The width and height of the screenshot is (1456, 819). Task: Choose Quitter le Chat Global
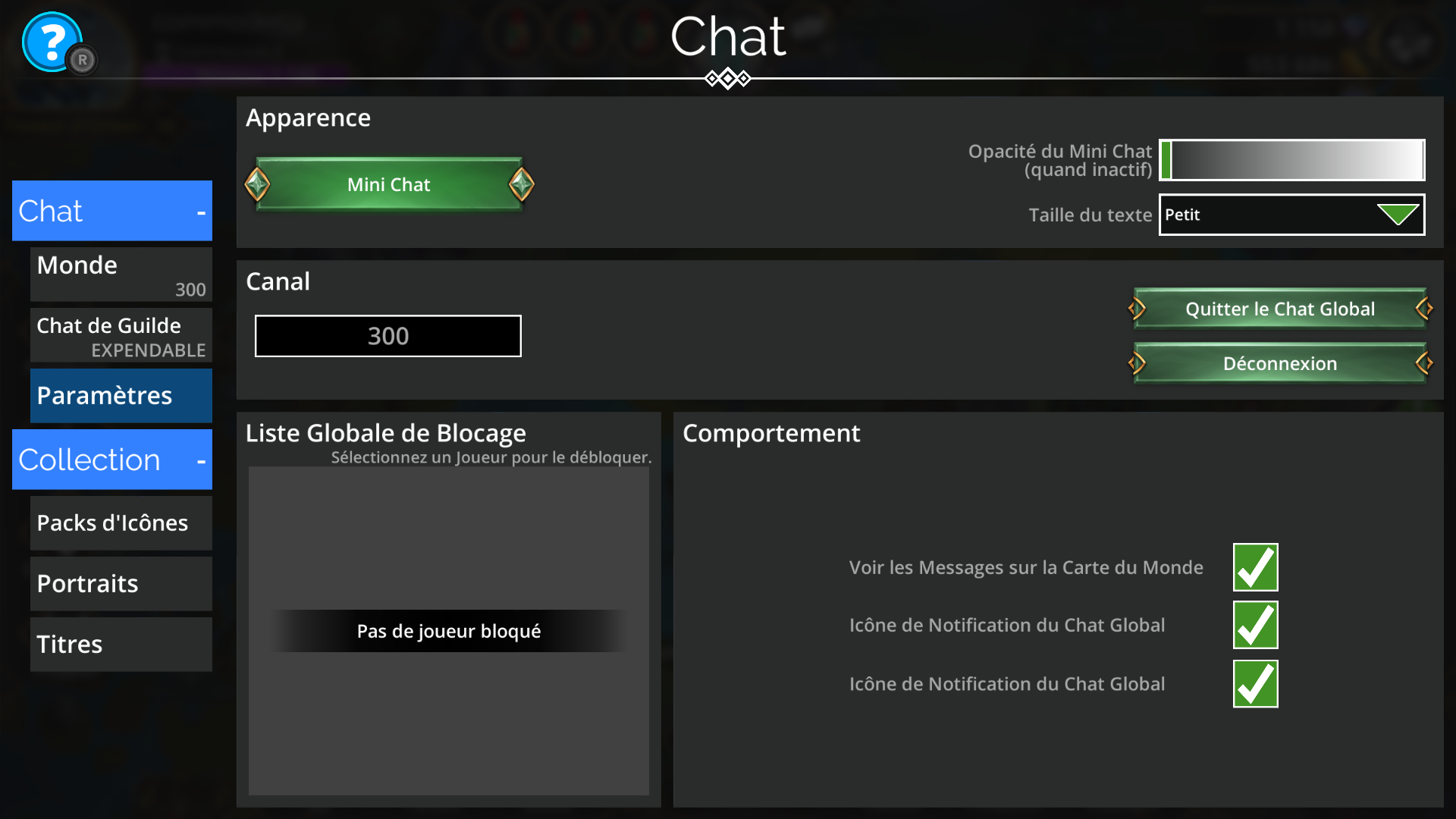(x=1280, y=309)
